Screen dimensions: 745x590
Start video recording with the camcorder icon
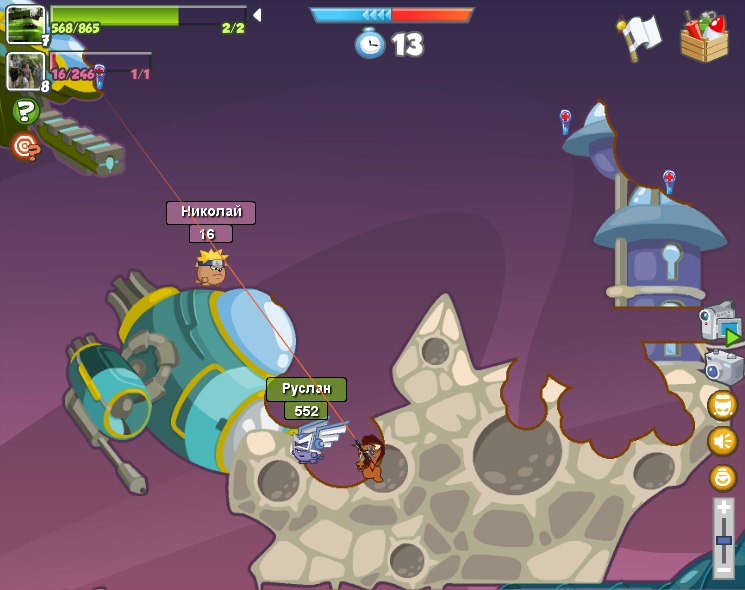pos(721,325)
